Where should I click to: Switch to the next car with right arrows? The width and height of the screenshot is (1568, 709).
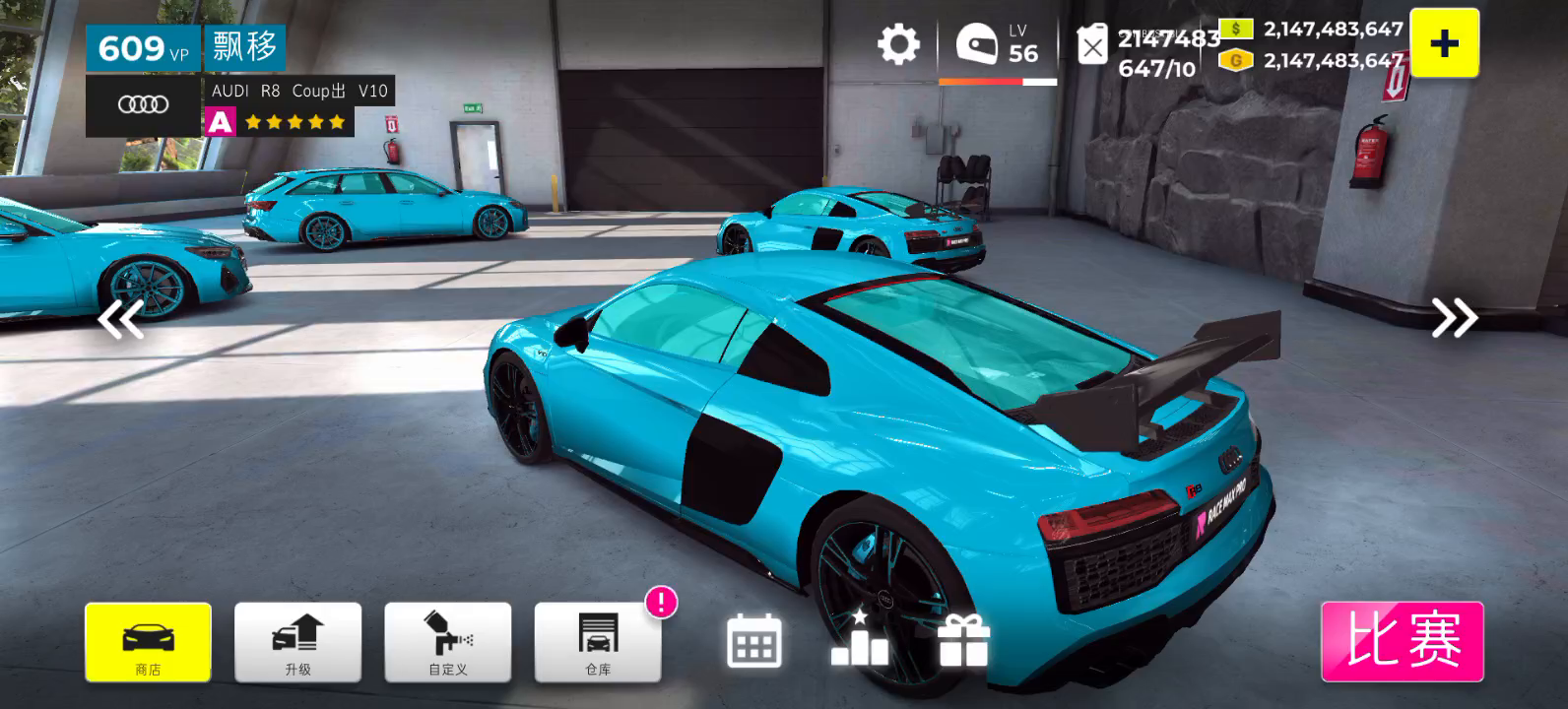[1454, 317]
